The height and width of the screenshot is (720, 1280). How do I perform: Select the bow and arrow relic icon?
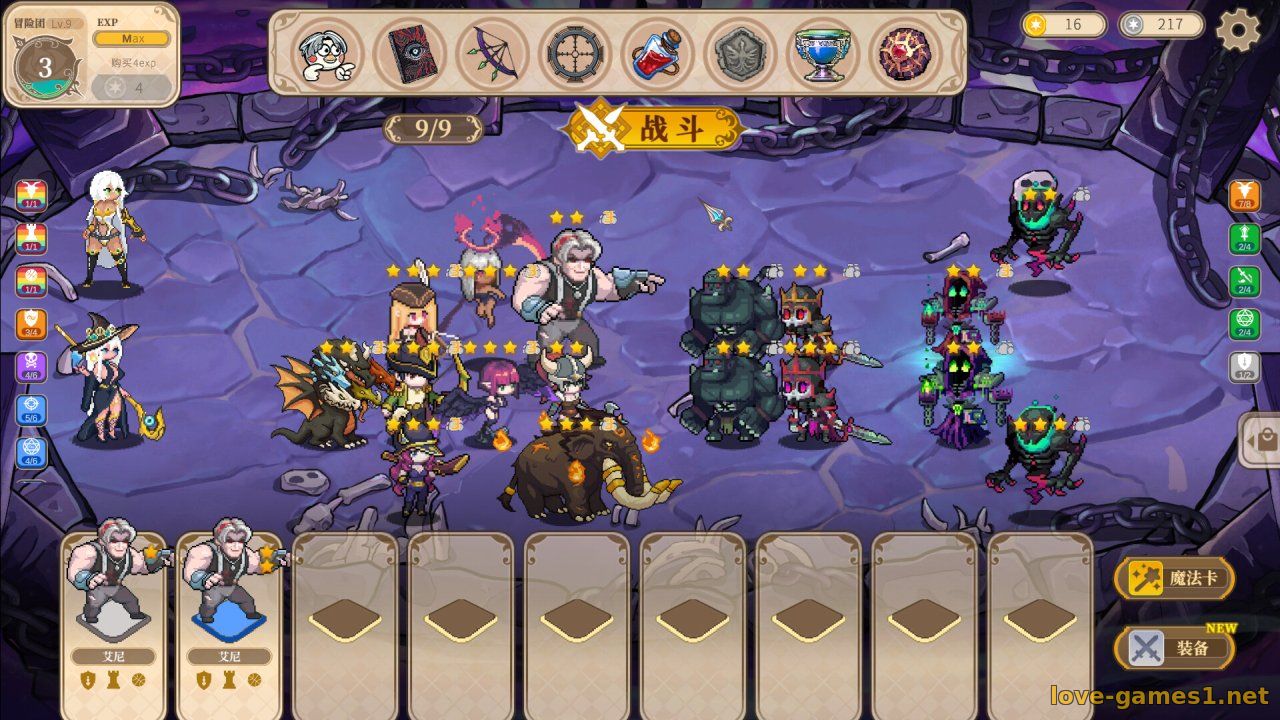pos(493,54)
